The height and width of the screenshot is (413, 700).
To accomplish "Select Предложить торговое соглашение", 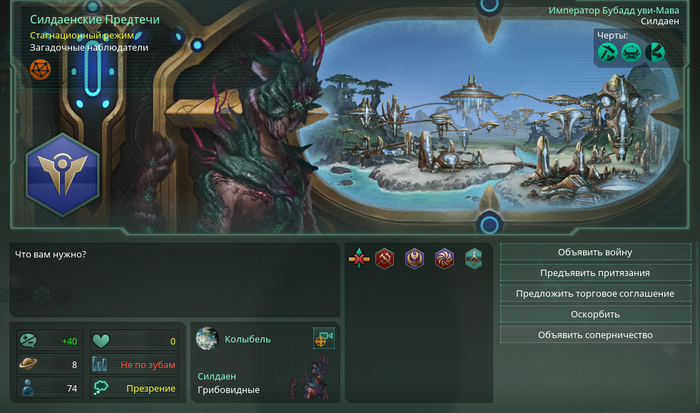I will 595,294.
